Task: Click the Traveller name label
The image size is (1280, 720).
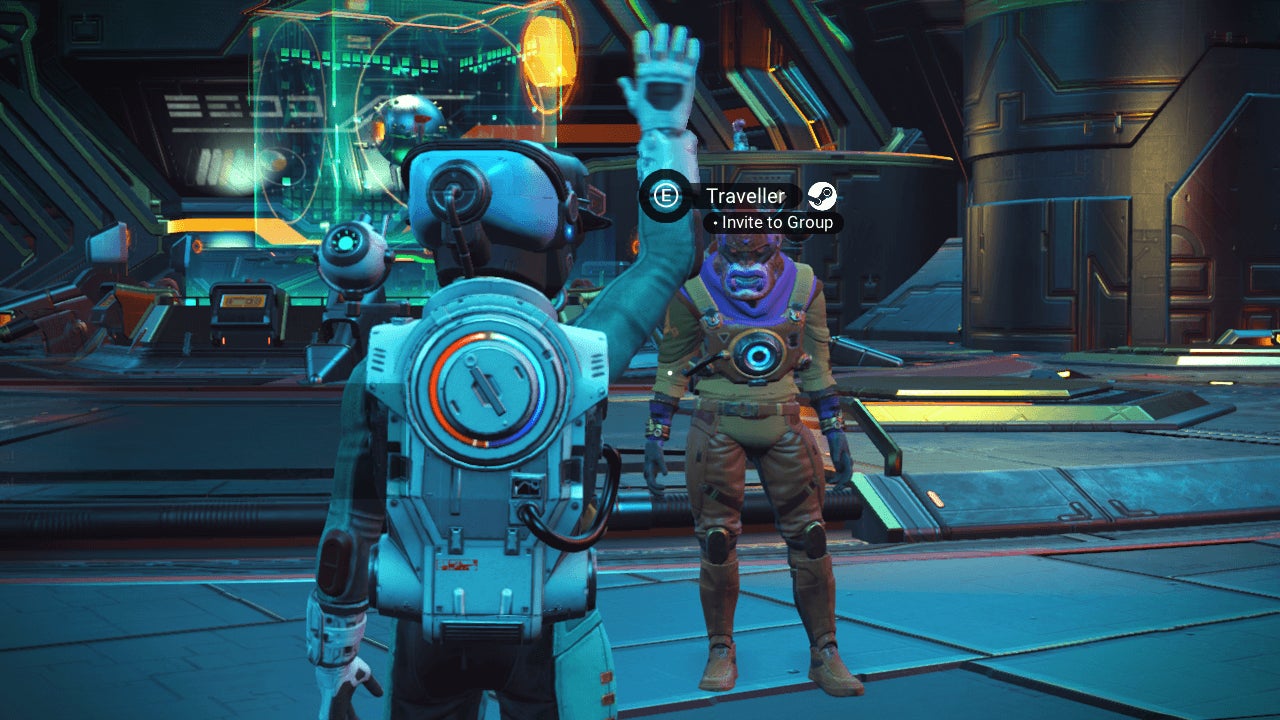Action: point(742,197)
